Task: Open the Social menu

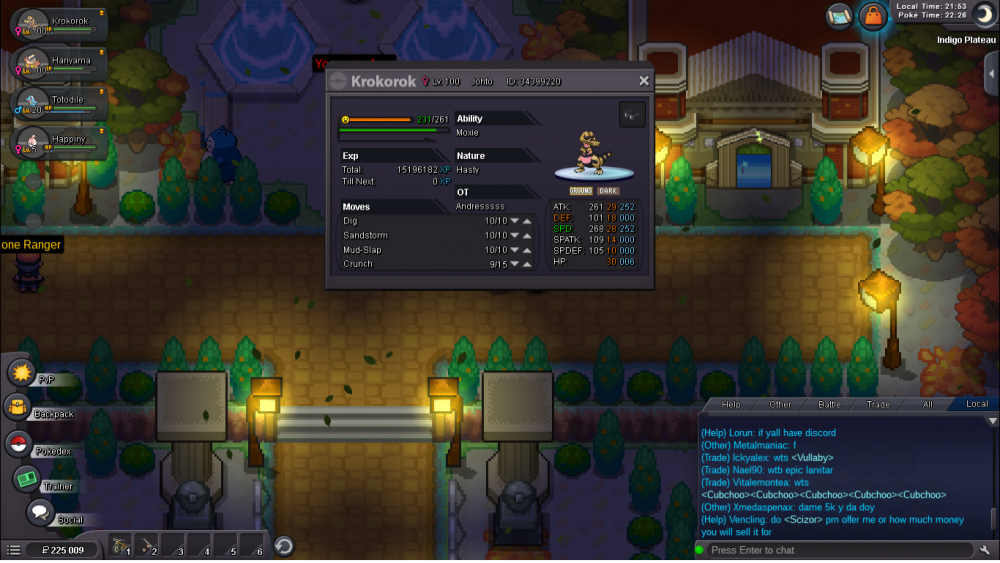Action: [40, 513]
